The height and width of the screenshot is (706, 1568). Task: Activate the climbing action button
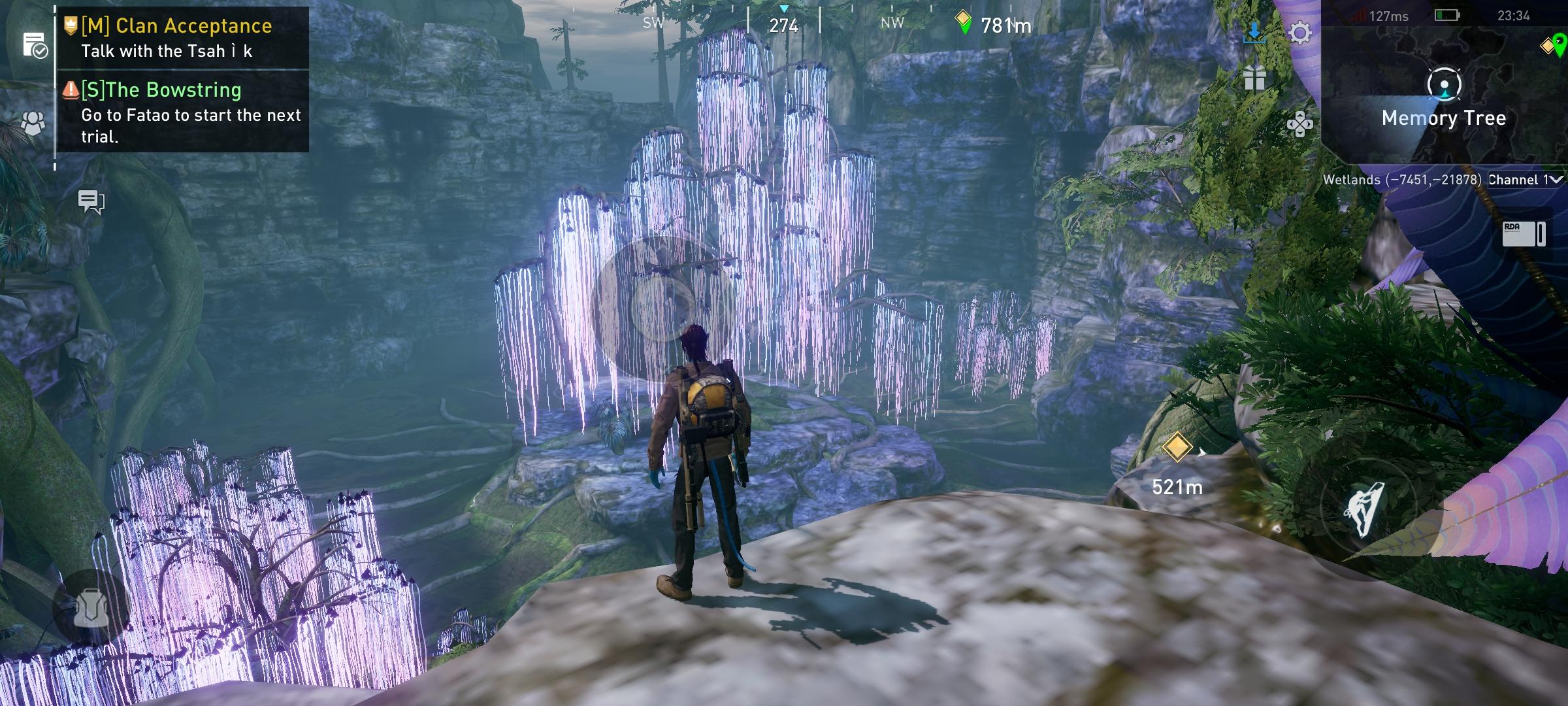1364,509
